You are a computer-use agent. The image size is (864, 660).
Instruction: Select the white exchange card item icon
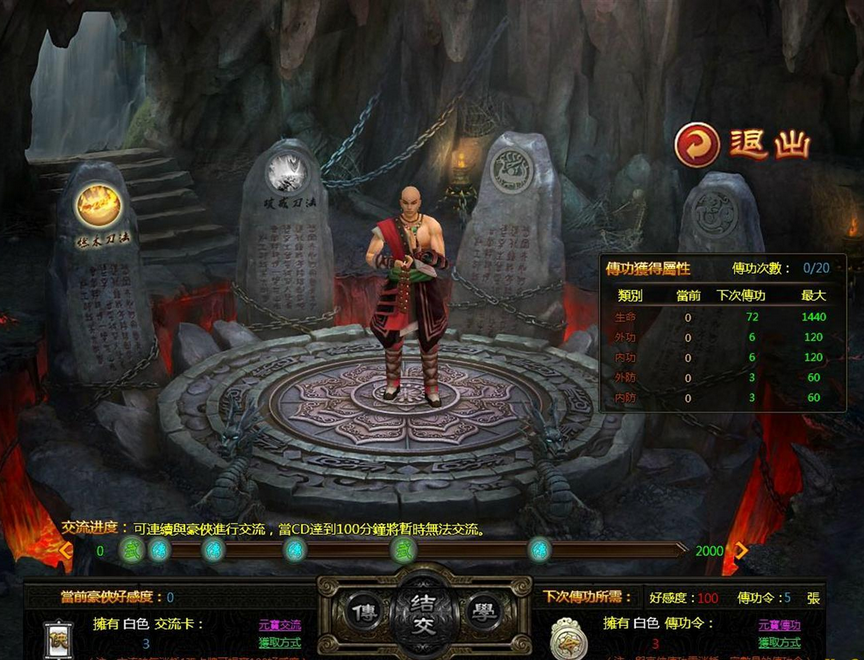(58, 638)
